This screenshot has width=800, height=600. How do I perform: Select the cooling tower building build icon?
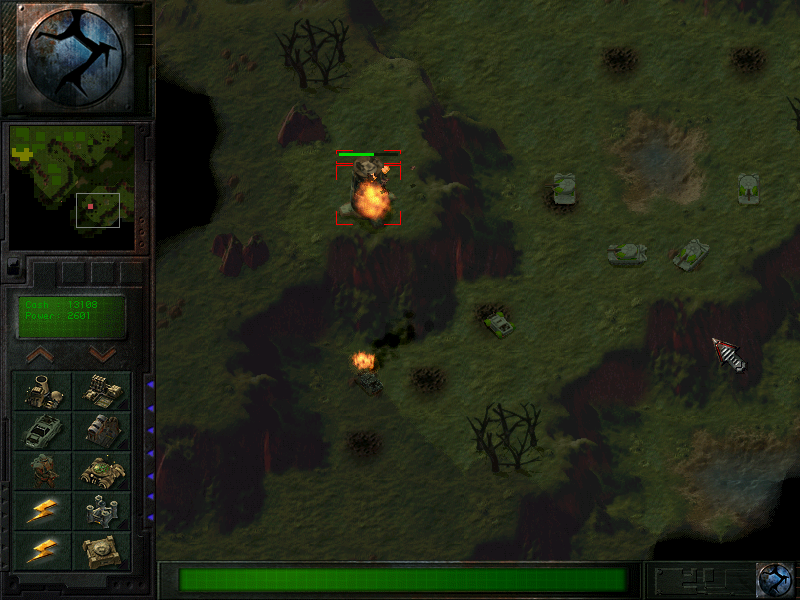pyautogui.click(x=43, y=391)
